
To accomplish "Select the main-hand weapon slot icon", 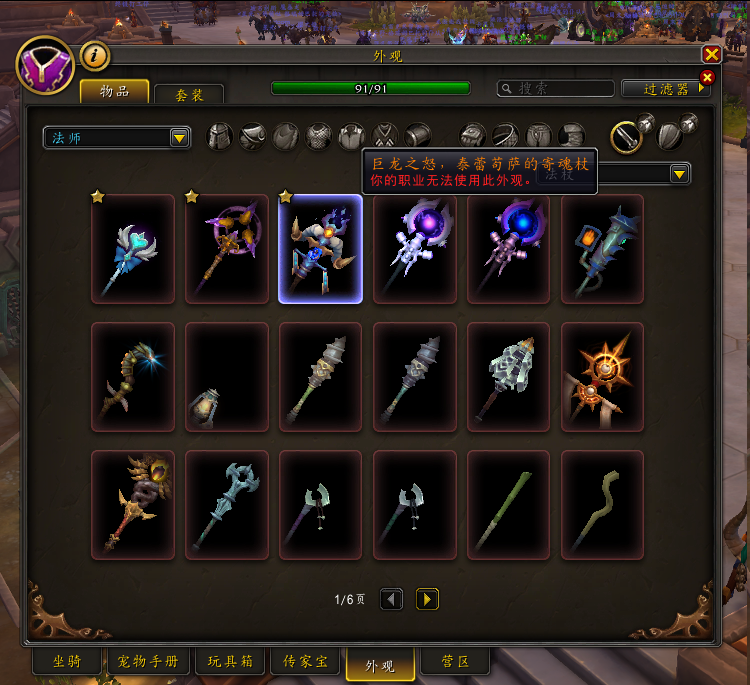I will pyautogui.click(x=625, y=135).
